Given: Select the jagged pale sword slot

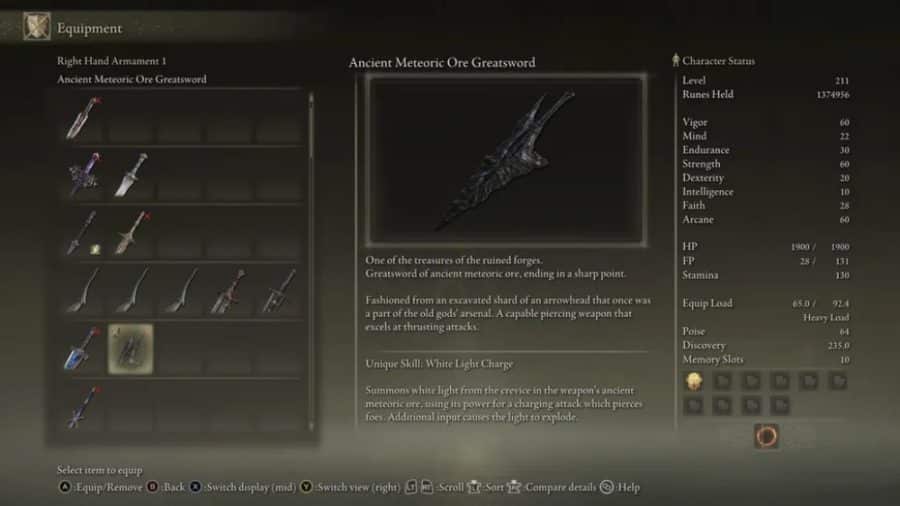Looking at the screenshot, I should coord(130,233).
